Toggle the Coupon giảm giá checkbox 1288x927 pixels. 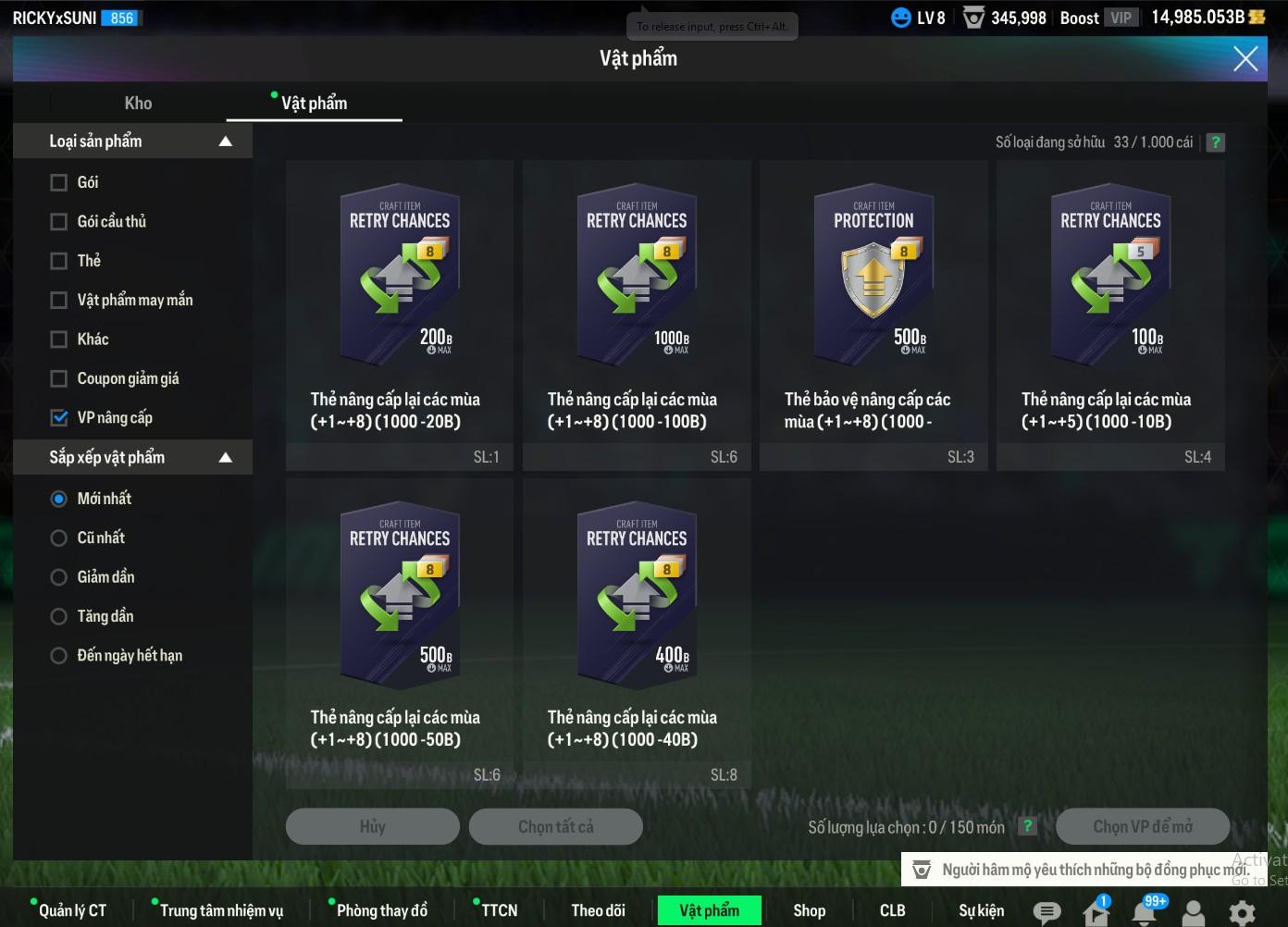tap(59, 378)
